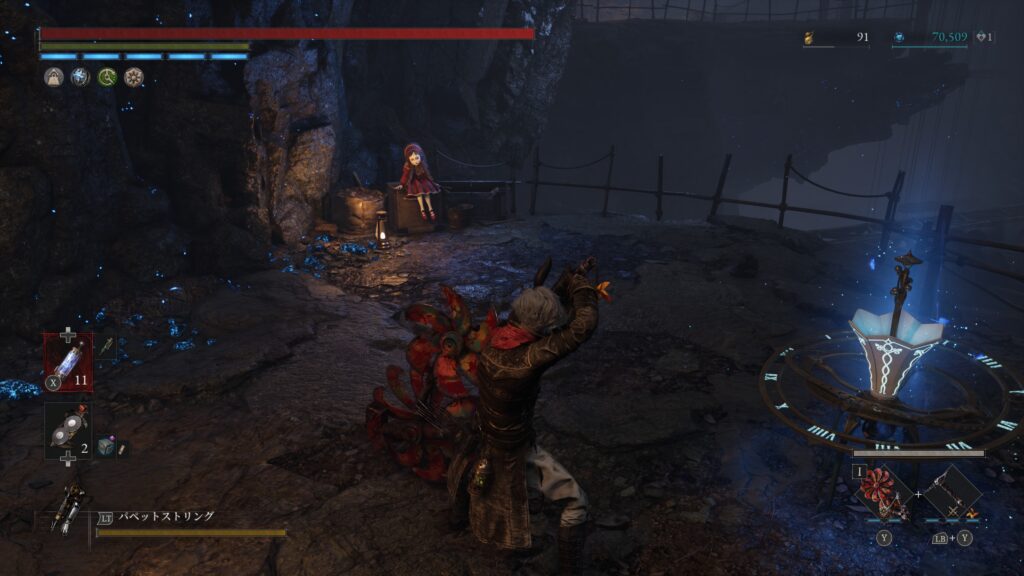Image resolution: width=1024 pixels, height=576 pixels.
Task: Click the bag-shaped status buff icon
Action: pos(53,77)
